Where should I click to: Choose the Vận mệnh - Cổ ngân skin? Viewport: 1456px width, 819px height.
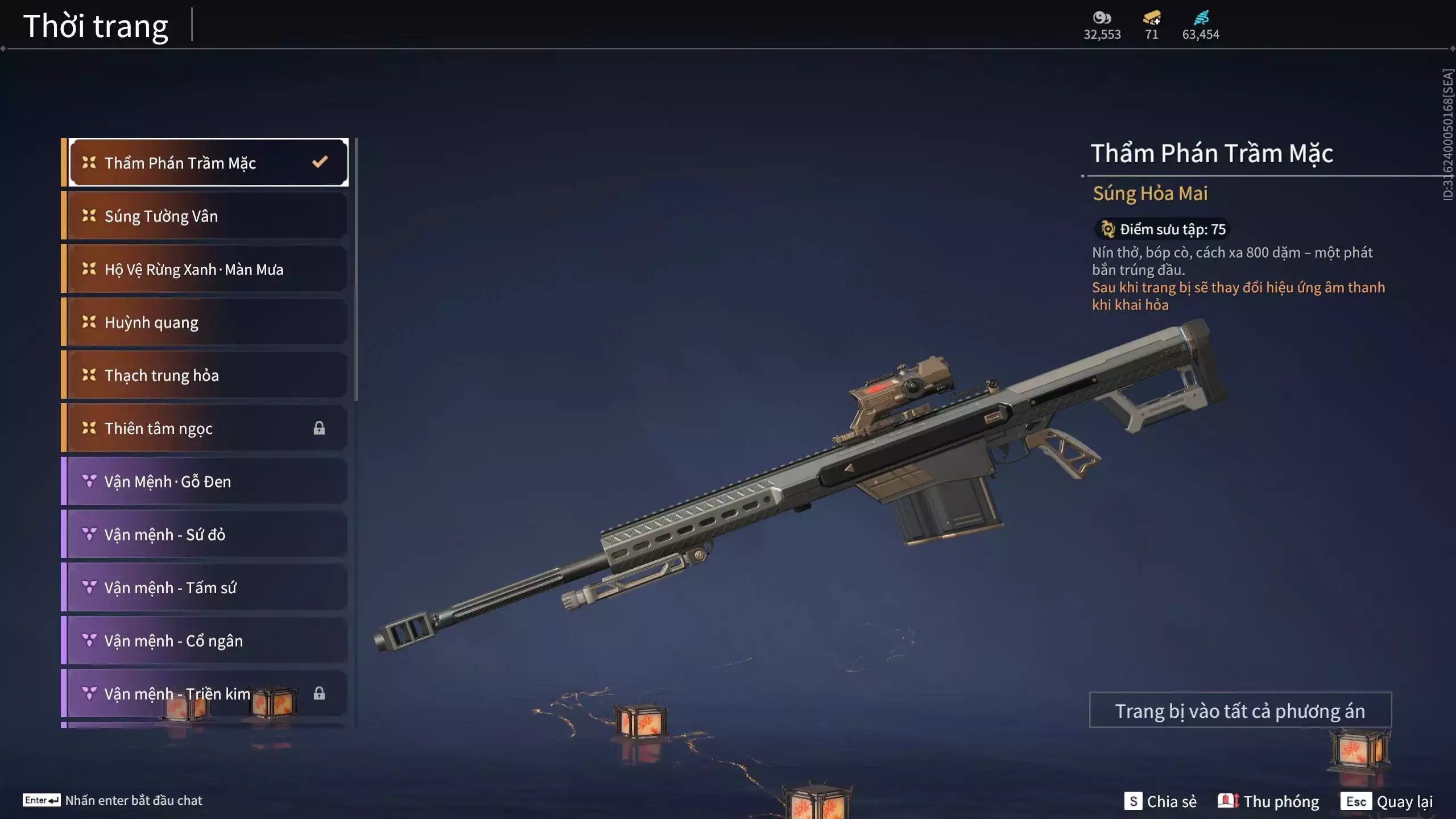coord(208,641)
